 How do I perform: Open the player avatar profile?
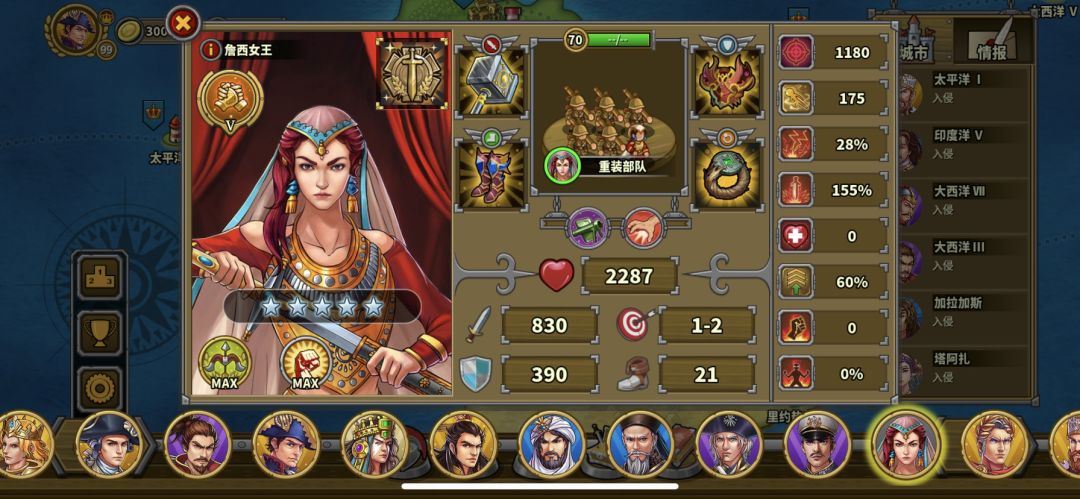coord(75,30)
